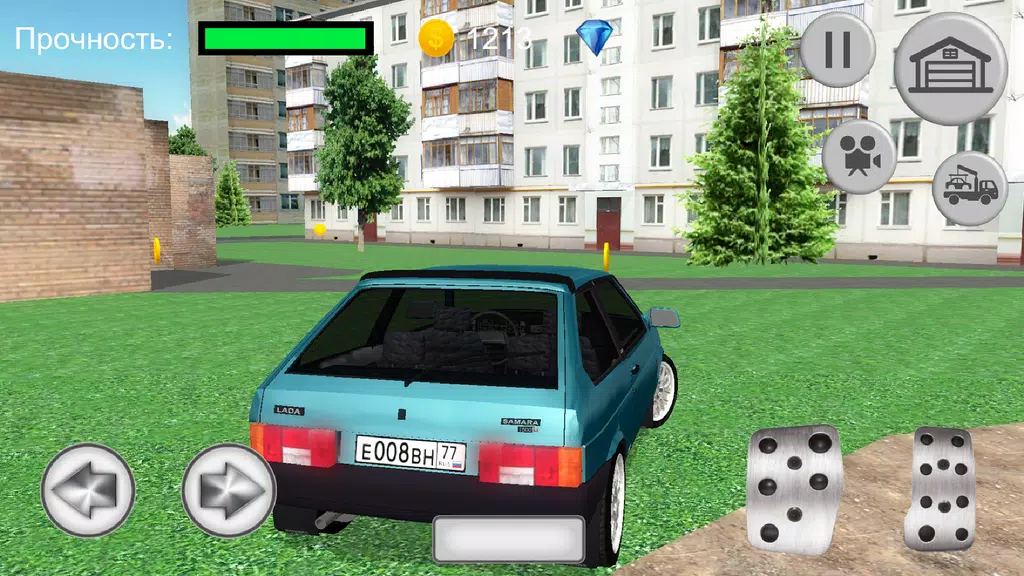The image size is (1024, 576).
Task: Switch the camera view
Action: pyautogui.click(x=858, y=157)
